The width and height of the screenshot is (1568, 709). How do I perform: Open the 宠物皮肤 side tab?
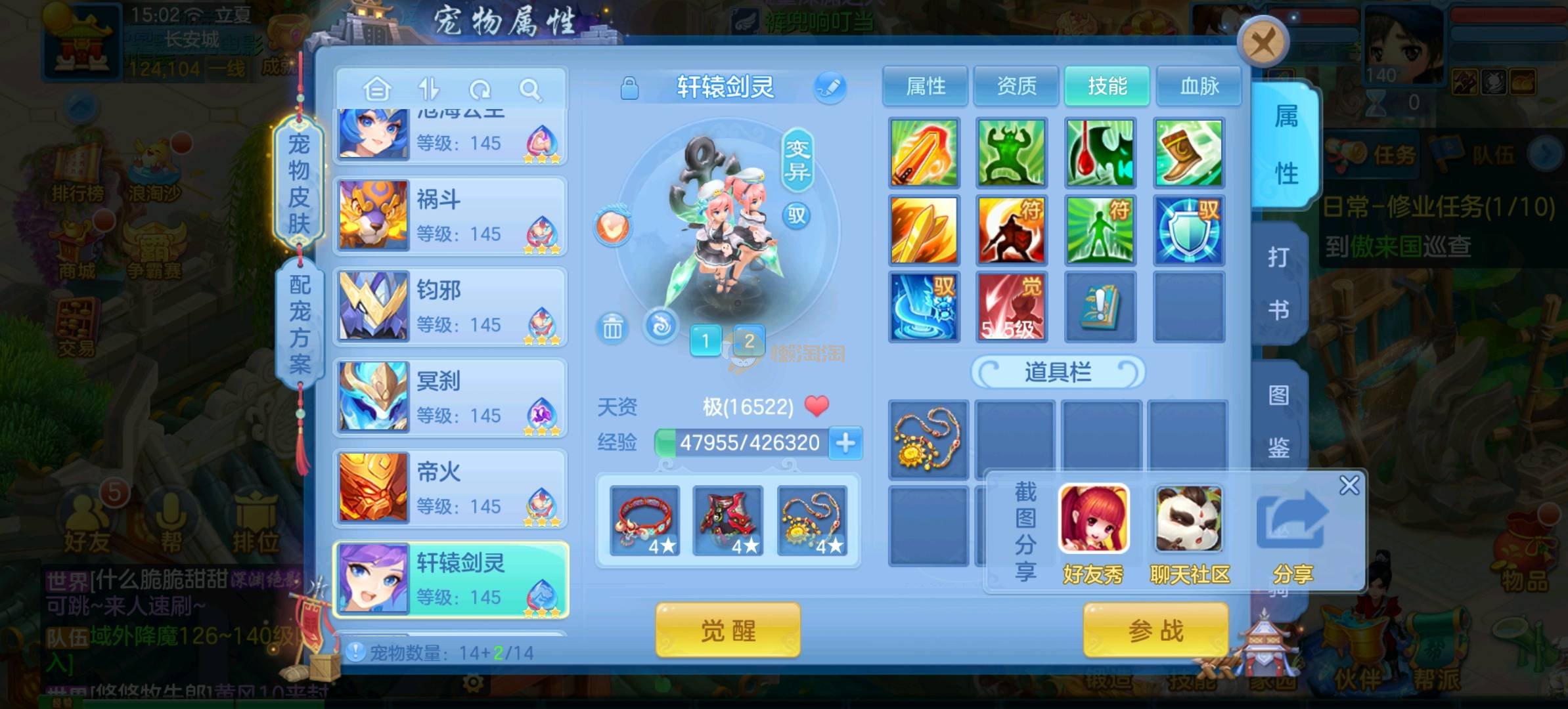click(299, 183)
